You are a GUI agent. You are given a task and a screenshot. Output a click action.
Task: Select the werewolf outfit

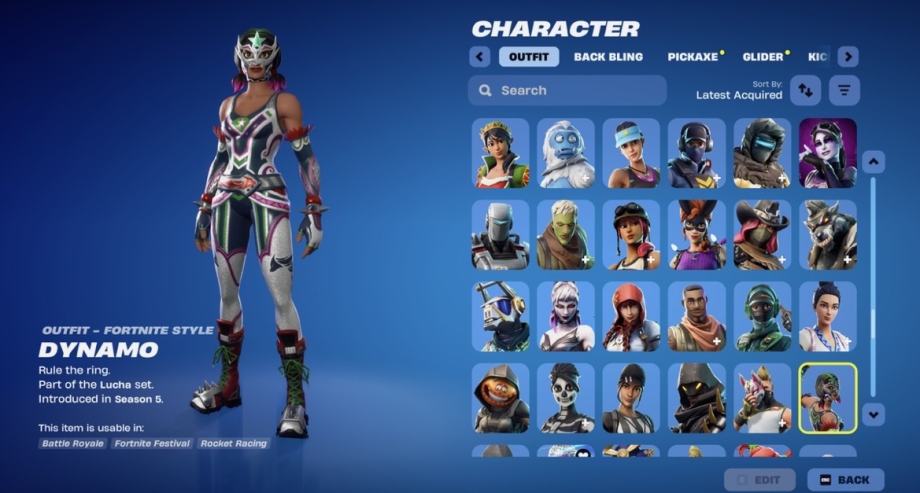[827, 235]
